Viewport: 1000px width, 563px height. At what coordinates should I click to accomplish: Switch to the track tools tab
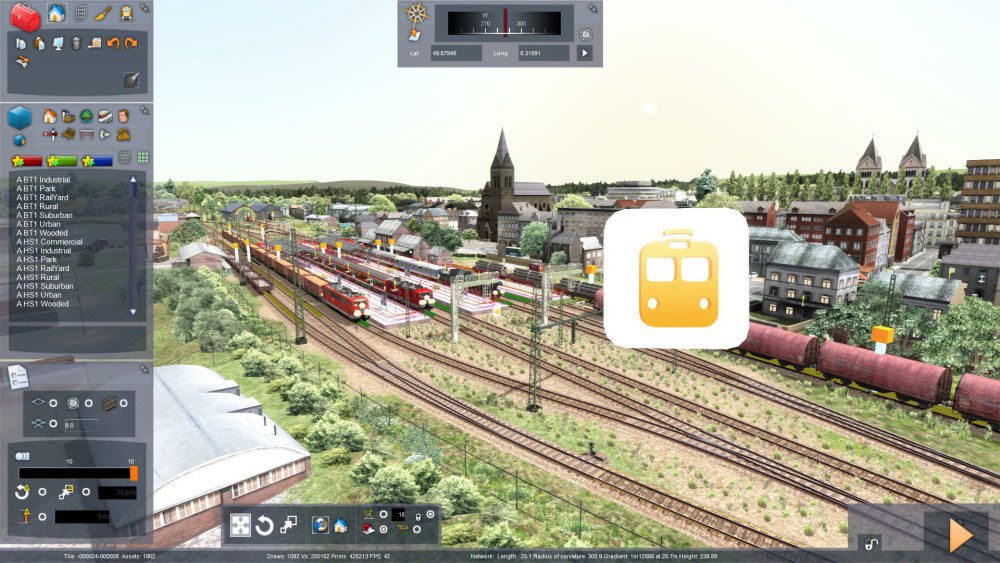80,13
